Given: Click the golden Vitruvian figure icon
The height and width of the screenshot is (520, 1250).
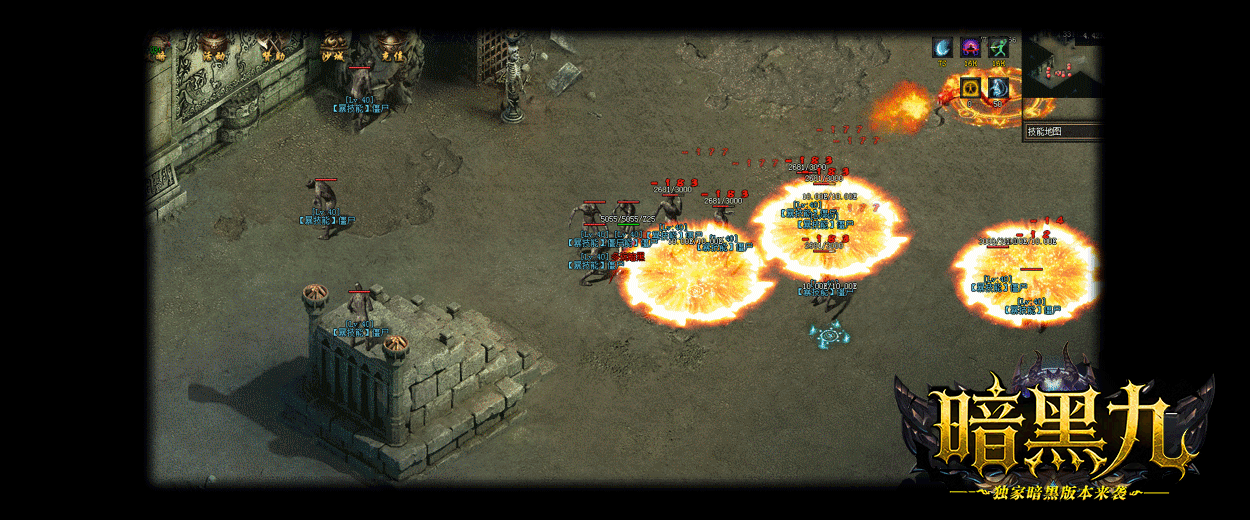Looking at the screenshot, I should click(x=970, y=88).
